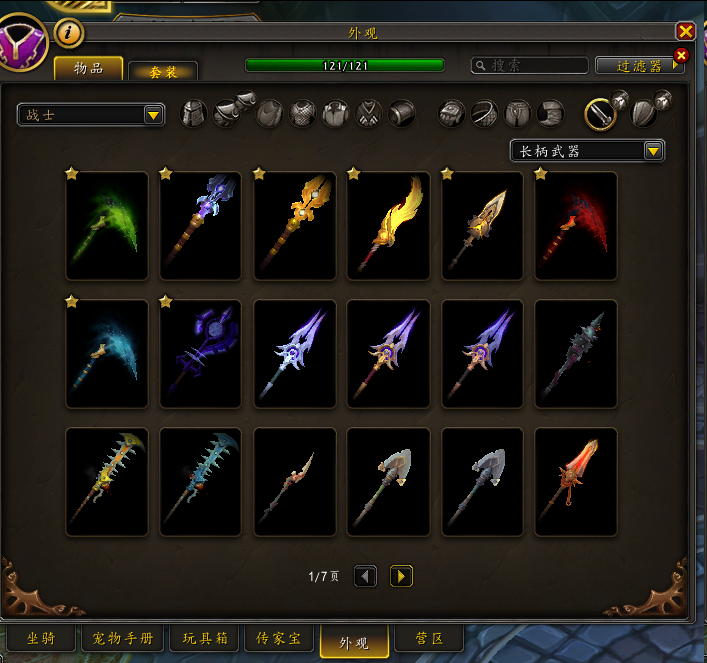The width and height of the screenshot is (707, 663).
Task: Choose the head slot helmet icon
Action: click(194, 114)
